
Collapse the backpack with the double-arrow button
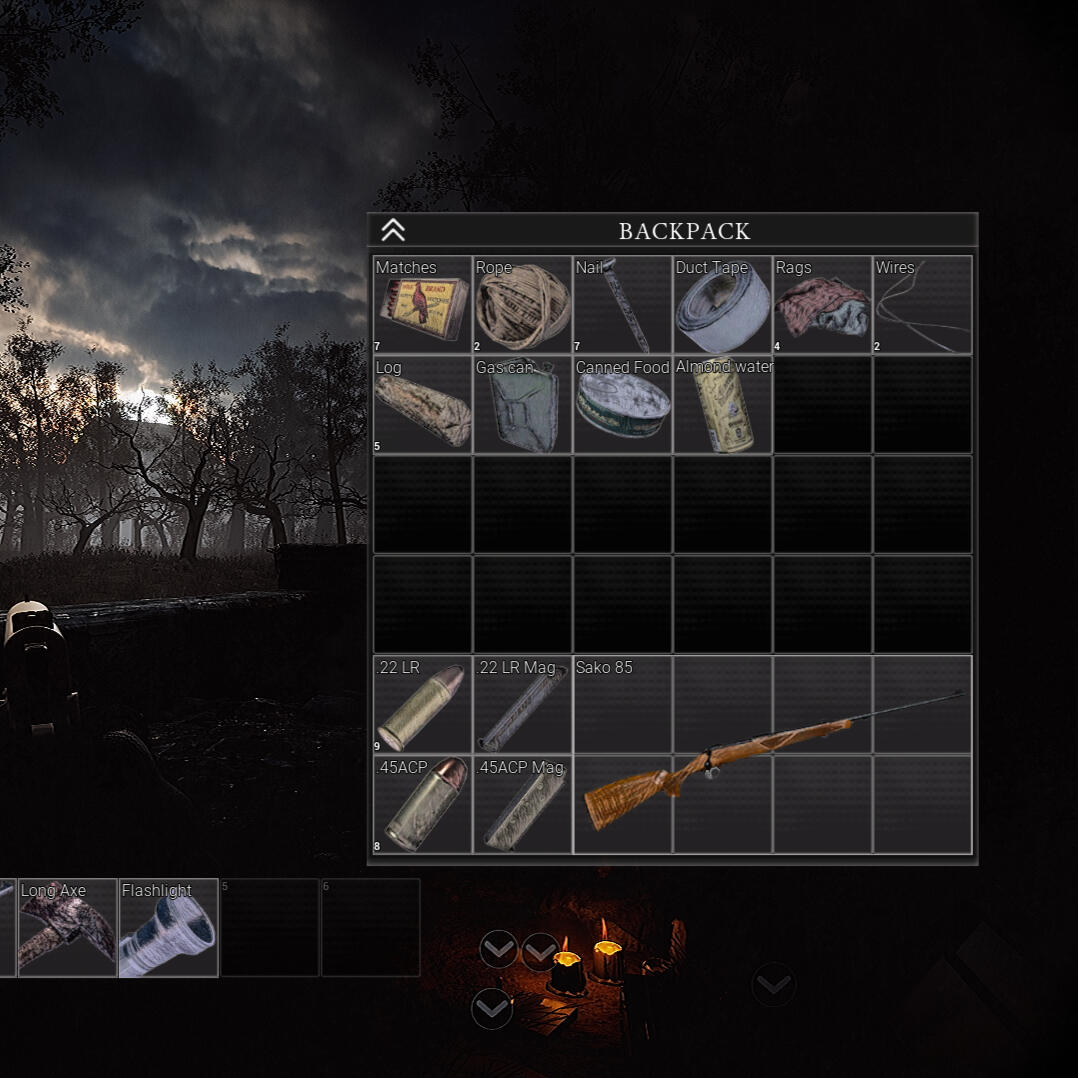393,231
